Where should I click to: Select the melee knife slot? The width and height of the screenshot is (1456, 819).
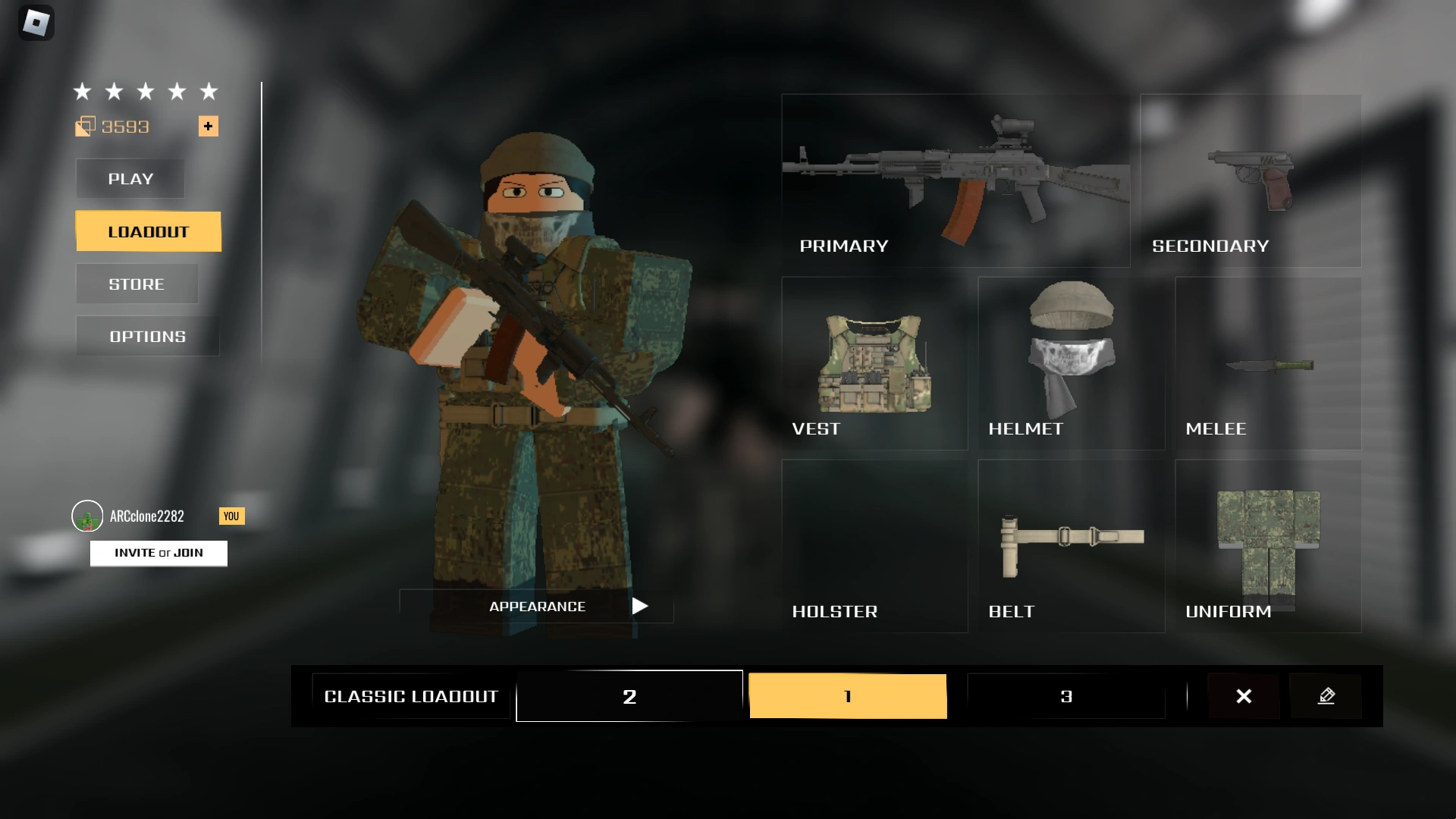[x=1267, y=364]
